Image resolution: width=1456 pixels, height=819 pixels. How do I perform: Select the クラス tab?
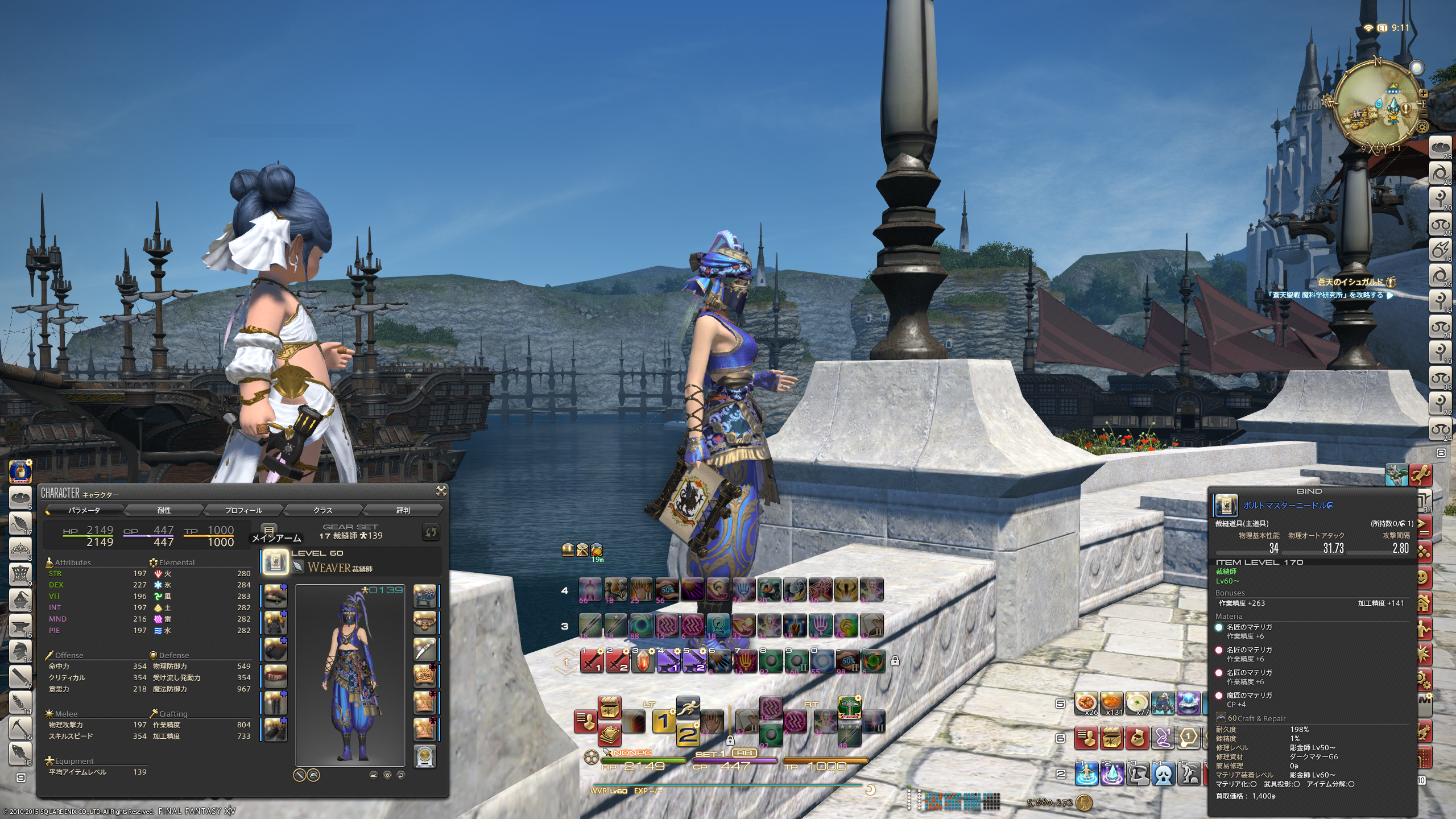pyautogui.click(x=322, y=510)
